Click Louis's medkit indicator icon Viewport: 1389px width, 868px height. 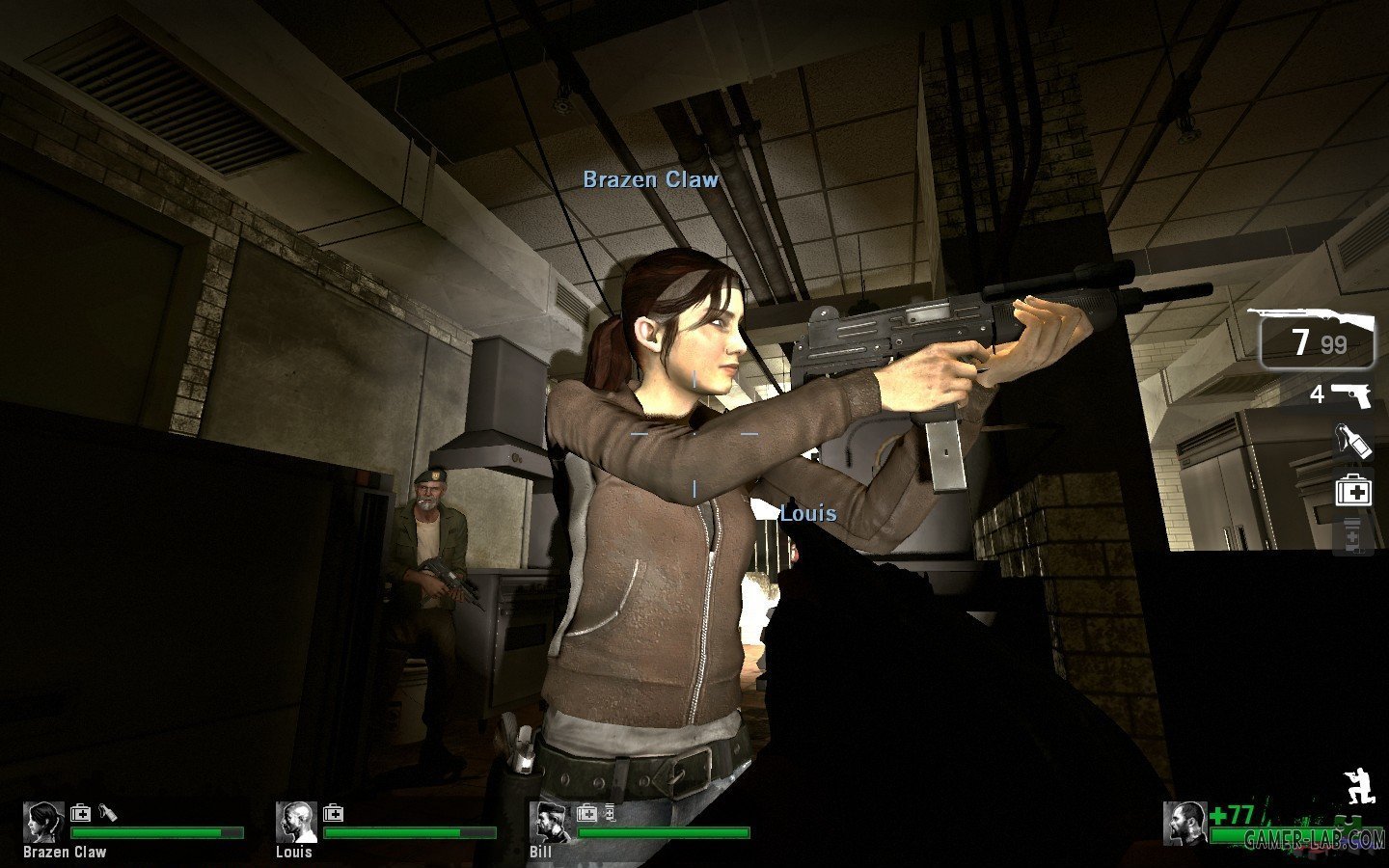coord(331,813)
